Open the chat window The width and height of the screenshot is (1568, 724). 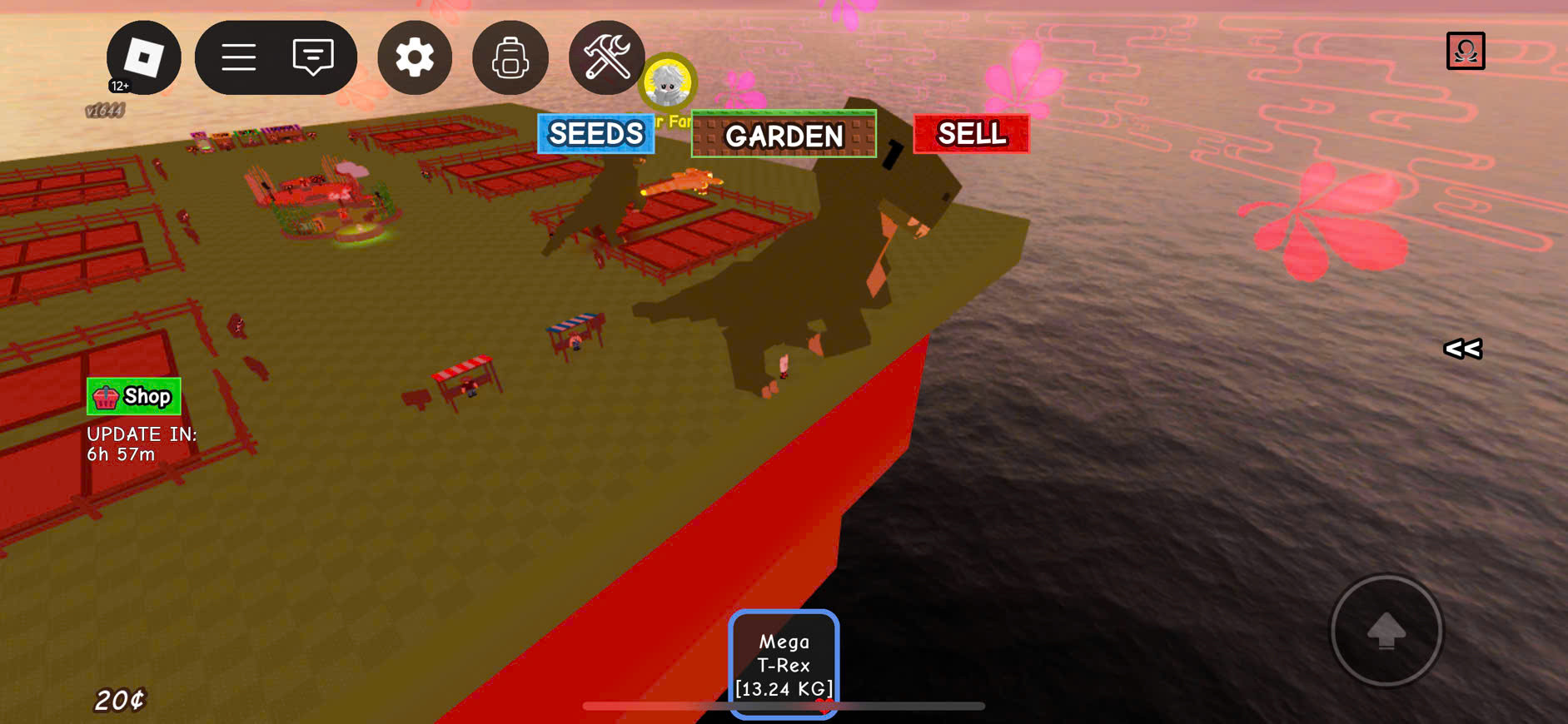tap(313, 57)
